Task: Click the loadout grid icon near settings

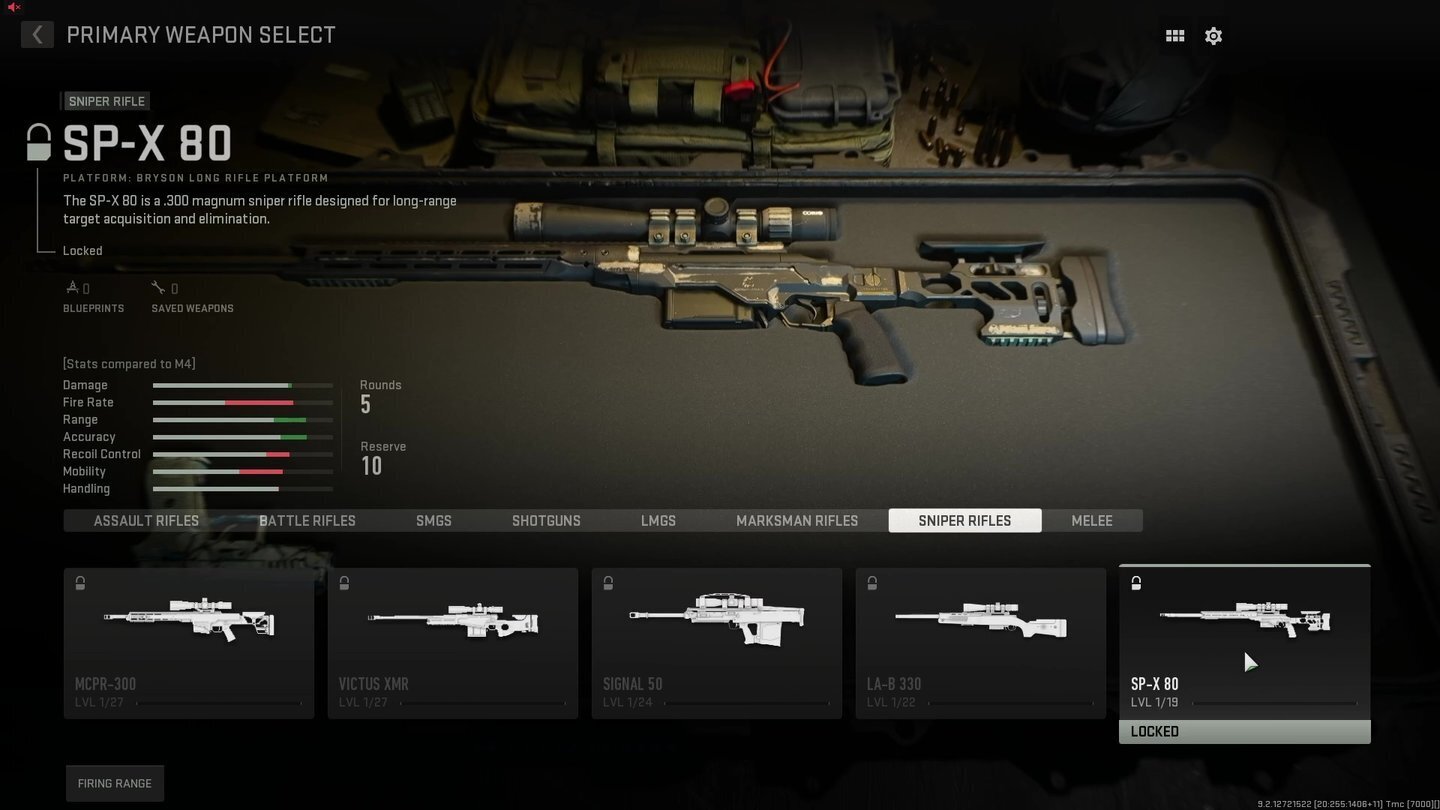Action: click(x=1174, y=35)
